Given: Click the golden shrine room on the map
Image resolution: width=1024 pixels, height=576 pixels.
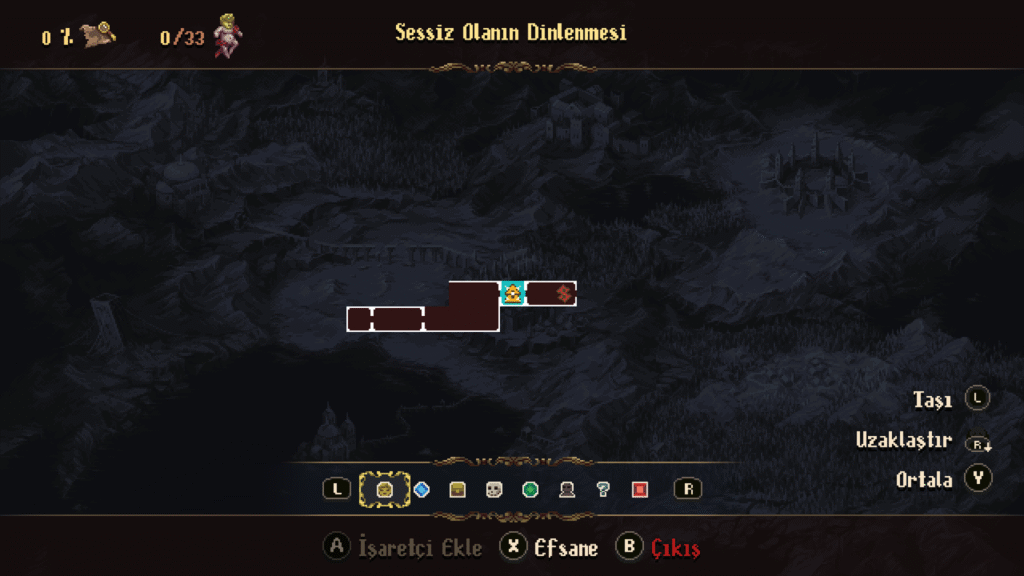Looking at the screenshot, I should click(x=513, y=293).
